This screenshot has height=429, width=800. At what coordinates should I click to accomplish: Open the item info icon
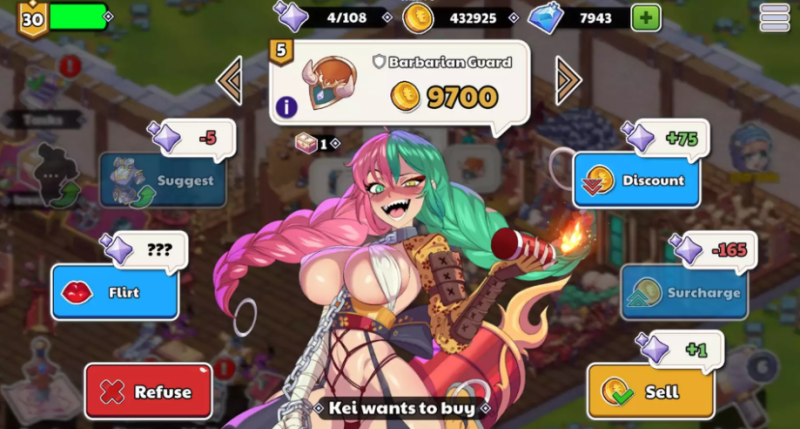[287, 106]
